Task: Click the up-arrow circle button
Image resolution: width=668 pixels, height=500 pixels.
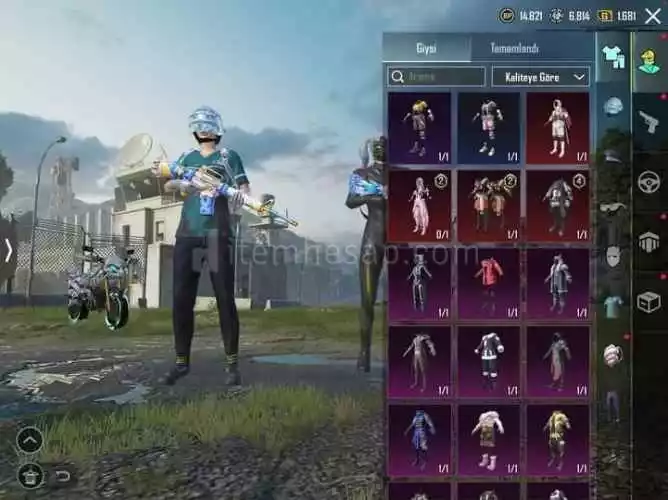Action: (30, 440)
